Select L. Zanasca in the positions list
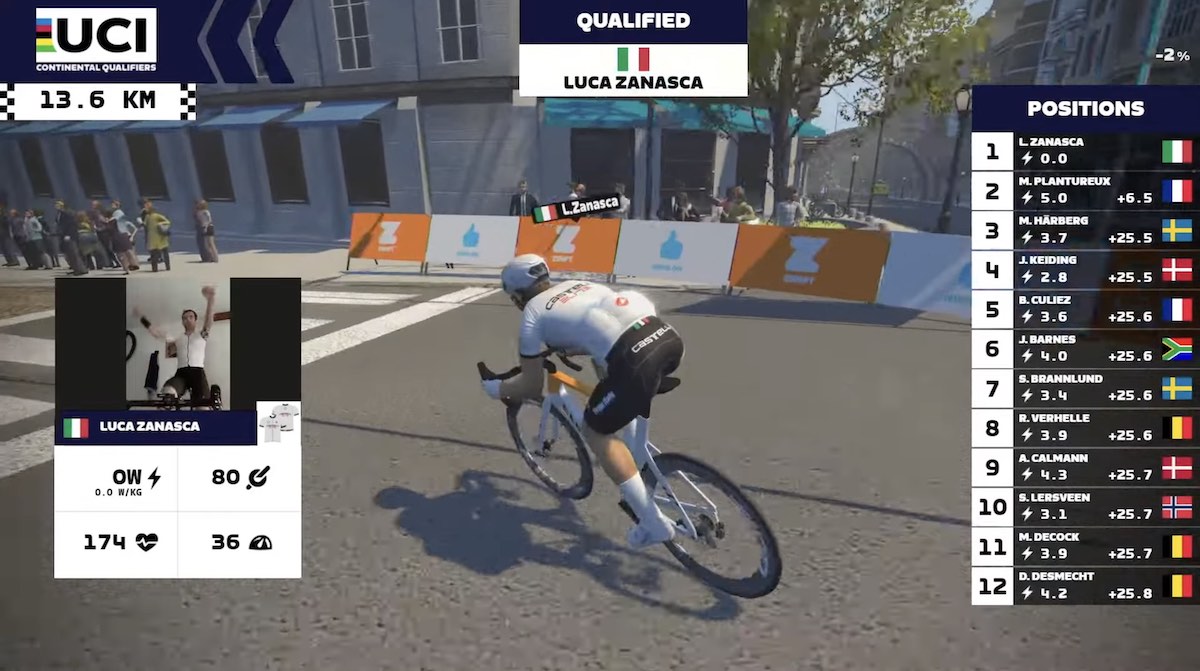Image resolution: width=1200 pixels, height=671 pixels. [1084, 151]
